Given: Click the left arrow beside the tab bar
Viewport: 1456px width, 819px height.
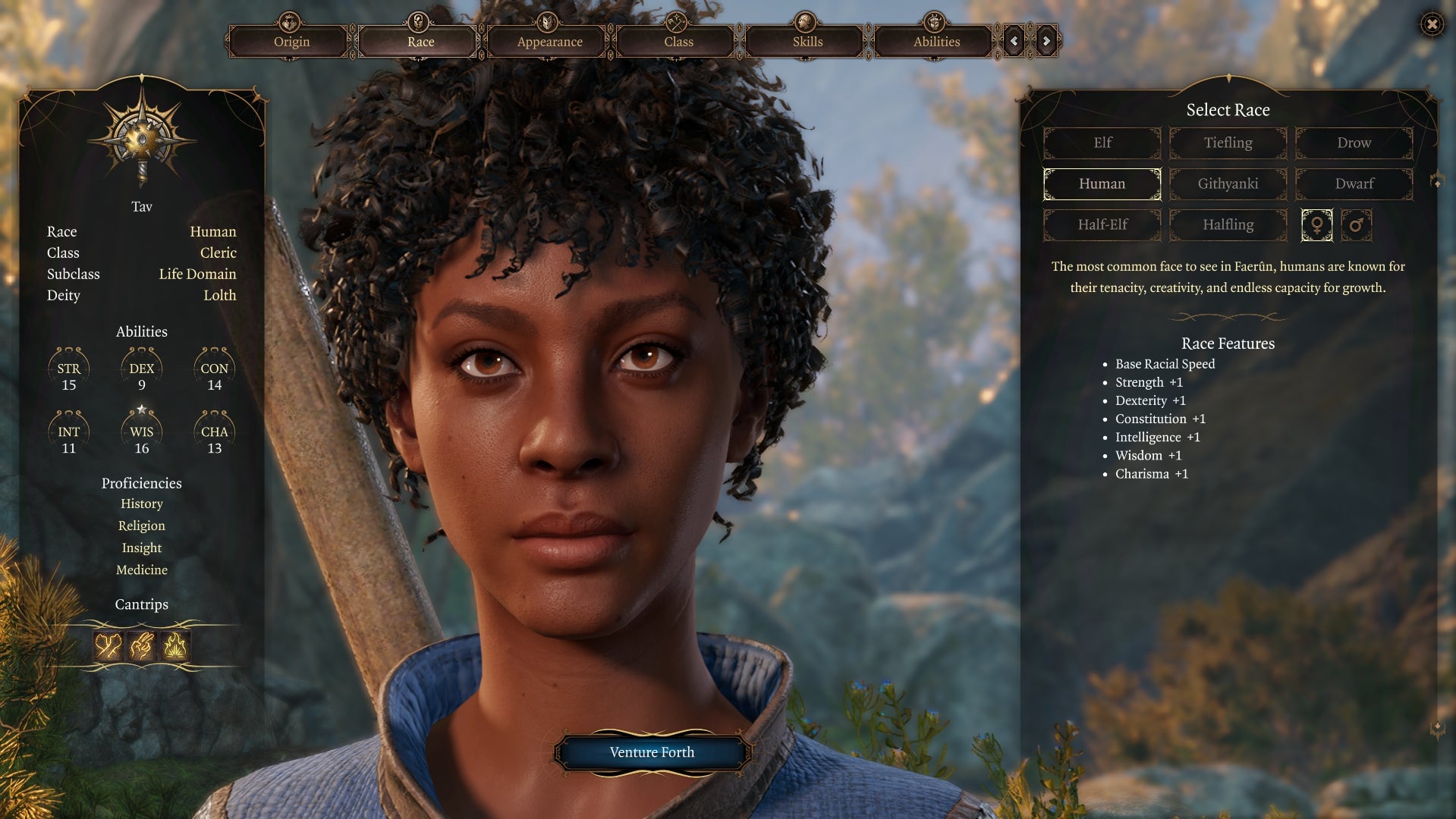Looking at the screenshot, I should pyautogui.click(x=1014, y=41).
